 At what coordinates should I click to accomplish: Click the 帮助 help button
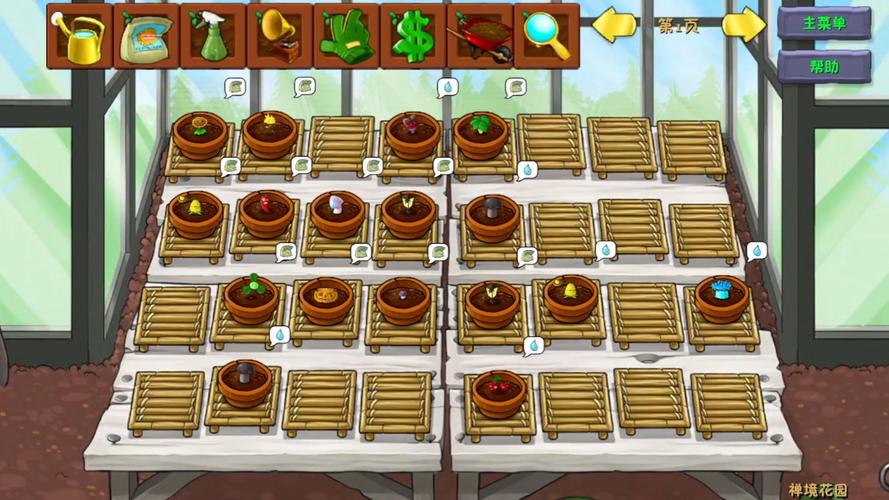[824, 67]
